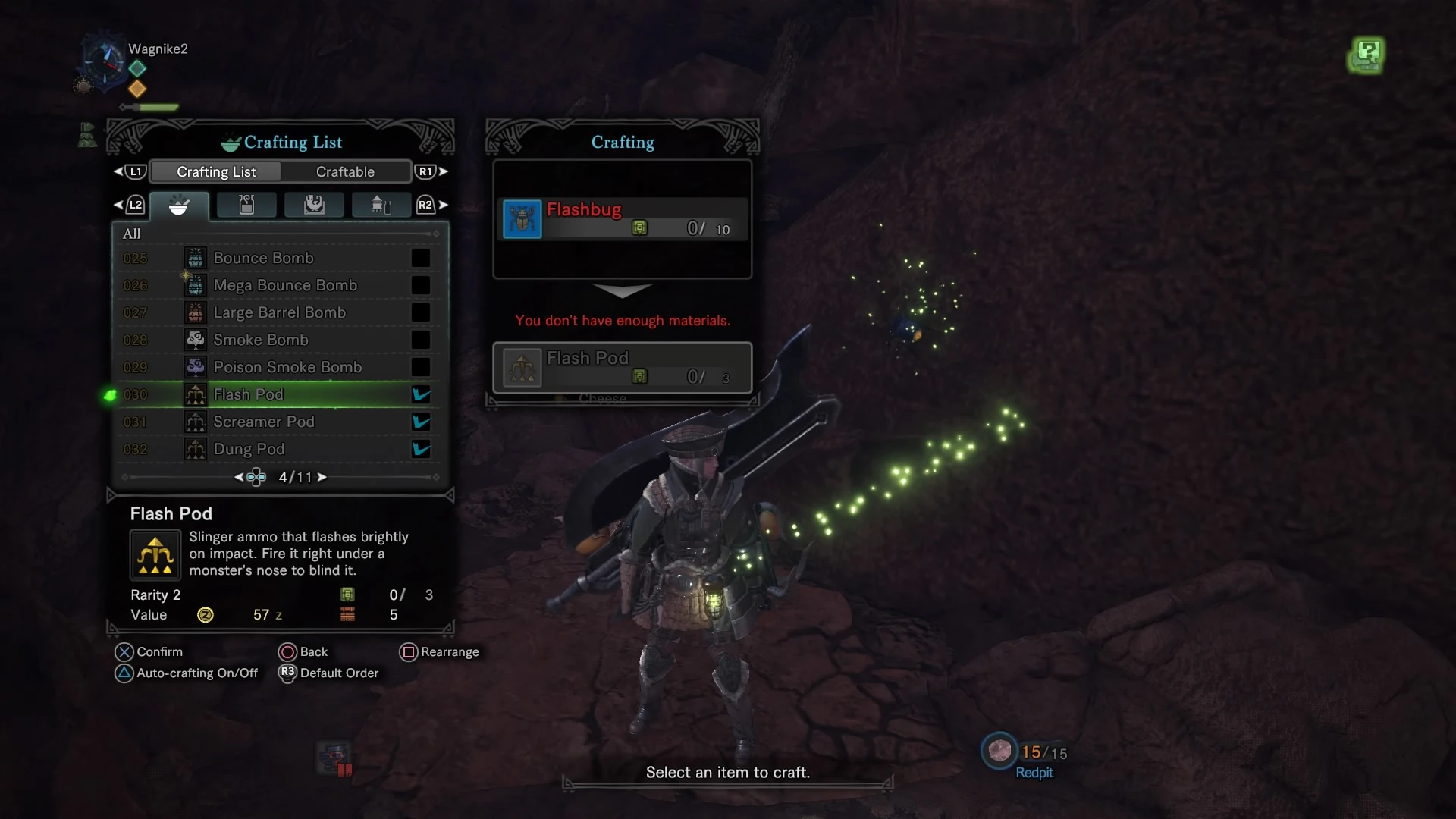
Task: Choose the Smoke Bomb recipe
Action: [x=260, y=340]
